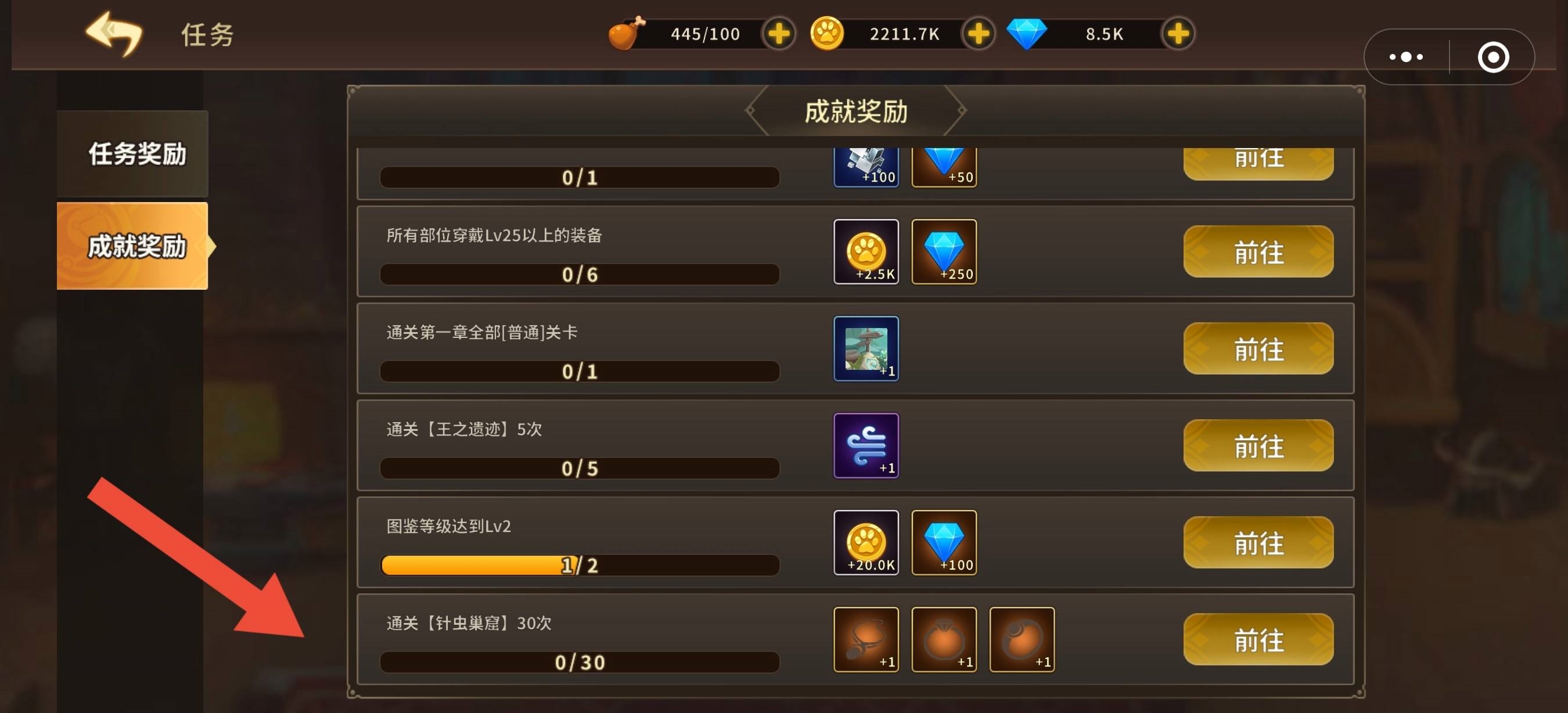Click the plus next to diamonds

coord(1177,34)
